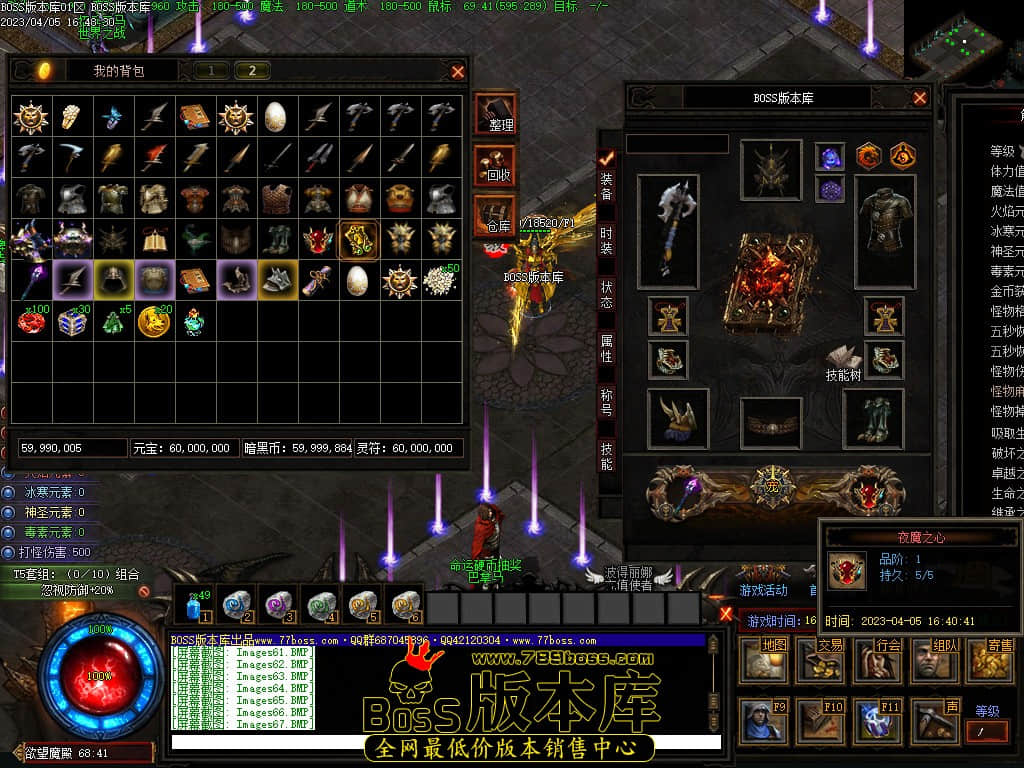Image resolution: width=1024 pixels, height=768 pixels.
Task: Open the 仓库 warehouse
Action: 496,215
